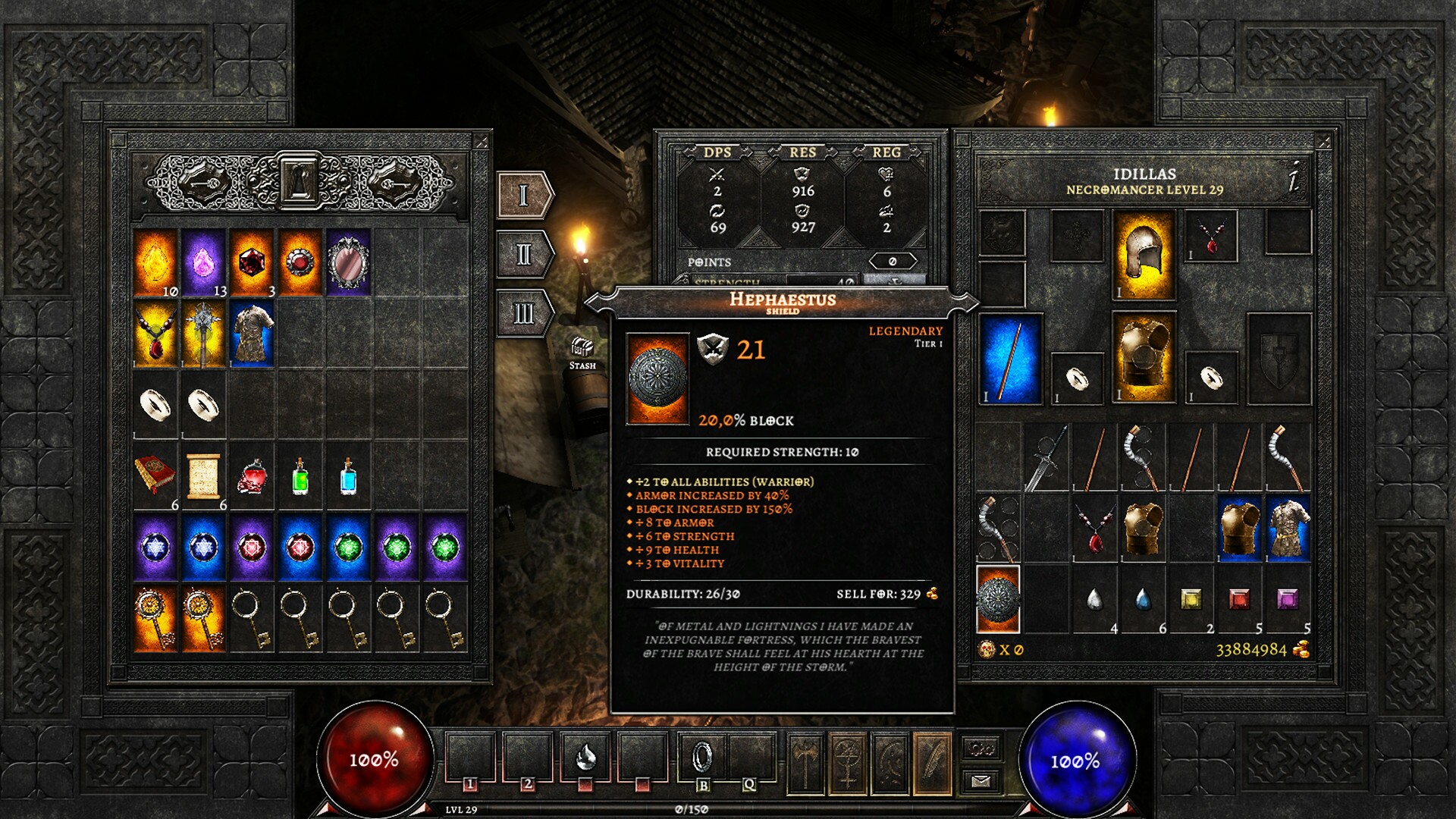Select the water drop potion in quickslot
The height and width of the screenshot is (819, 1456).
586,758
